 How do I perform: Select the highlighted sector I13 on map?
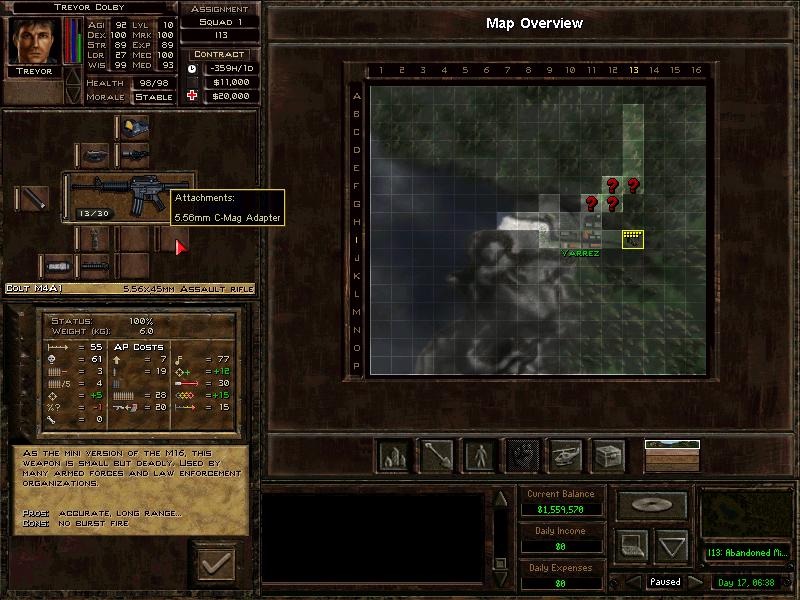tap(632, 238)
